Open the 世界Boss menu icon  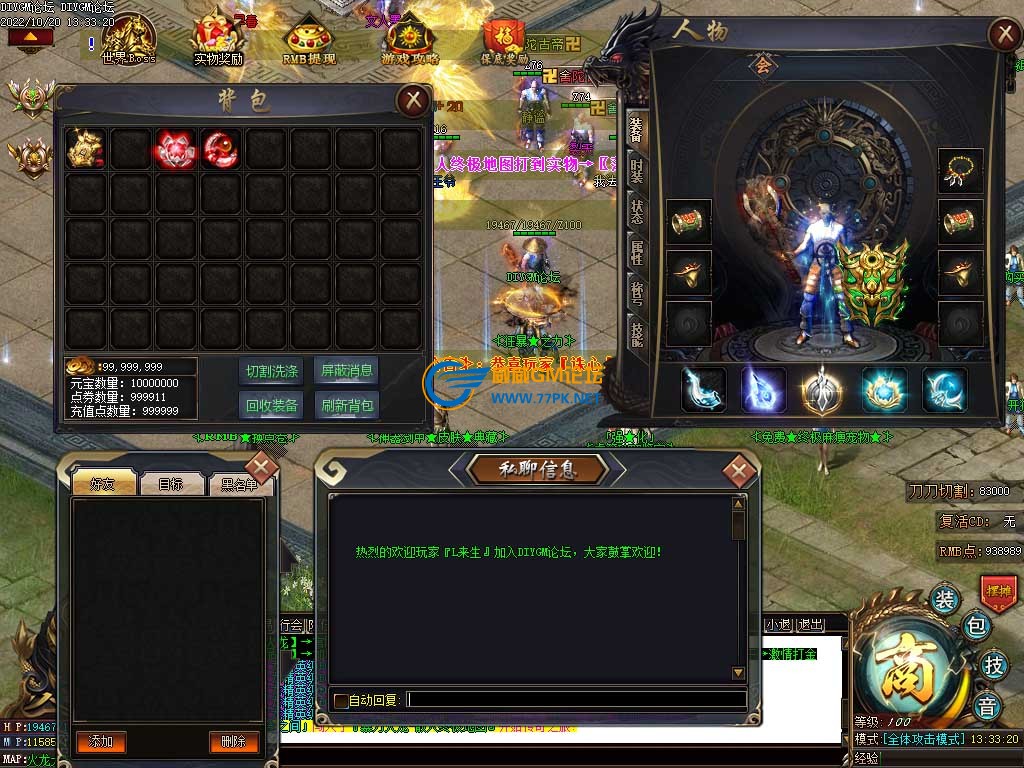(128, 40)
